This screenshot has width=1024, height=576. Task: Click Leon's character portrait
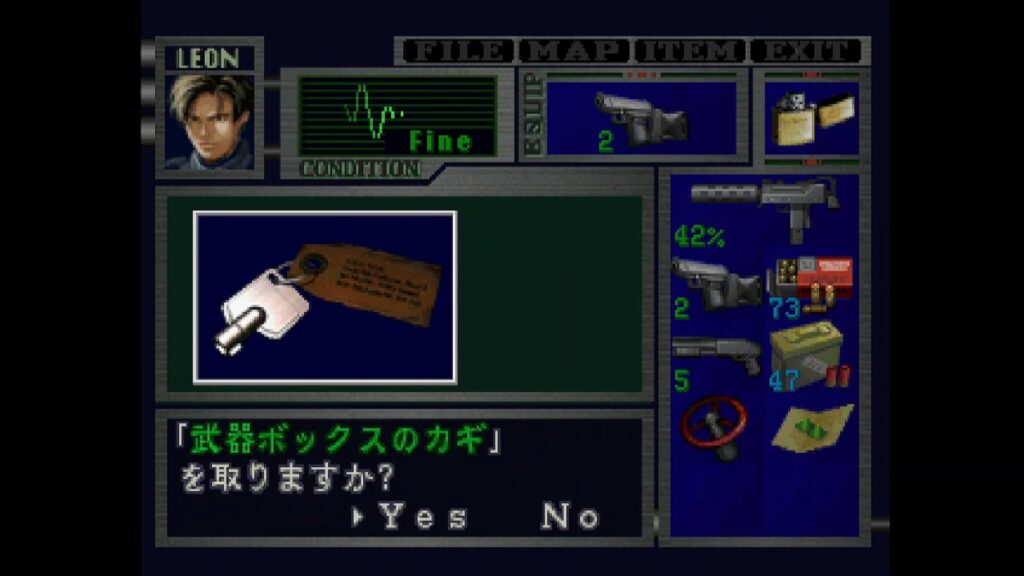[x=209, y=121]
